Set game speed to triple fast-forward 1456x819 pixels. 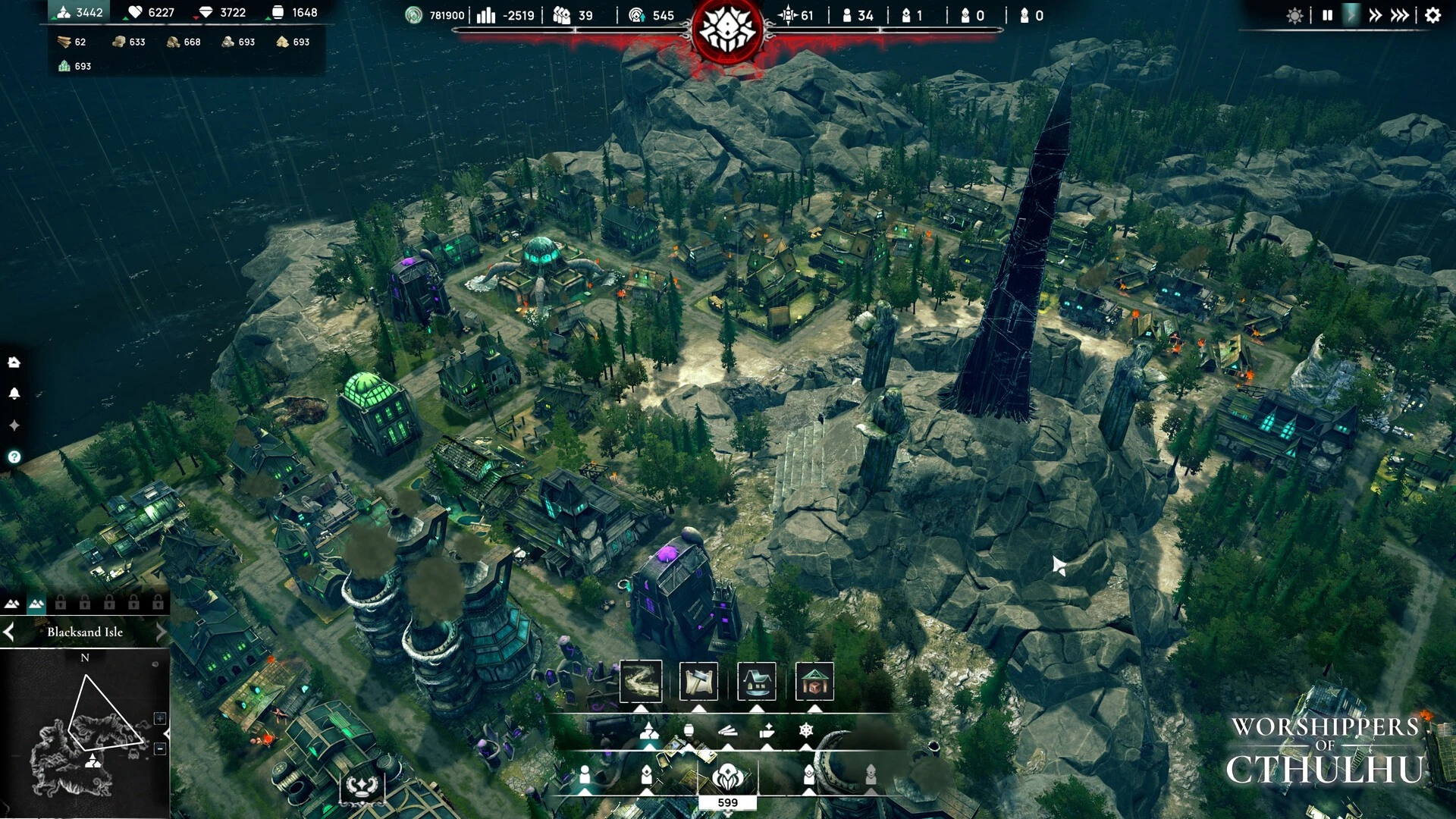(x=1400, y=15)
